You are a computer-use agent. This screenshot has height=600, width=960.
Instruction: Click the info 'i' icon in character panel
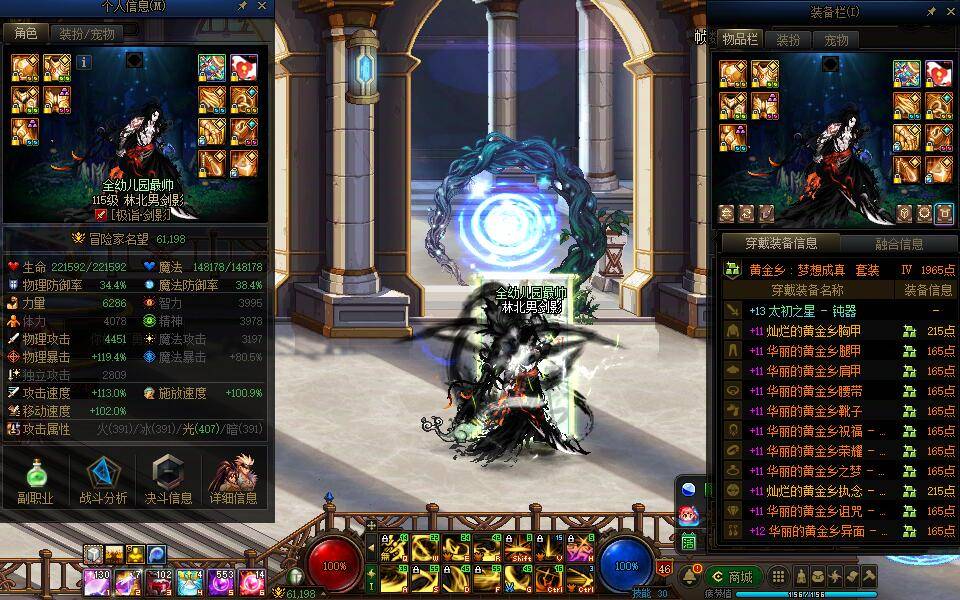coord(84,62)
